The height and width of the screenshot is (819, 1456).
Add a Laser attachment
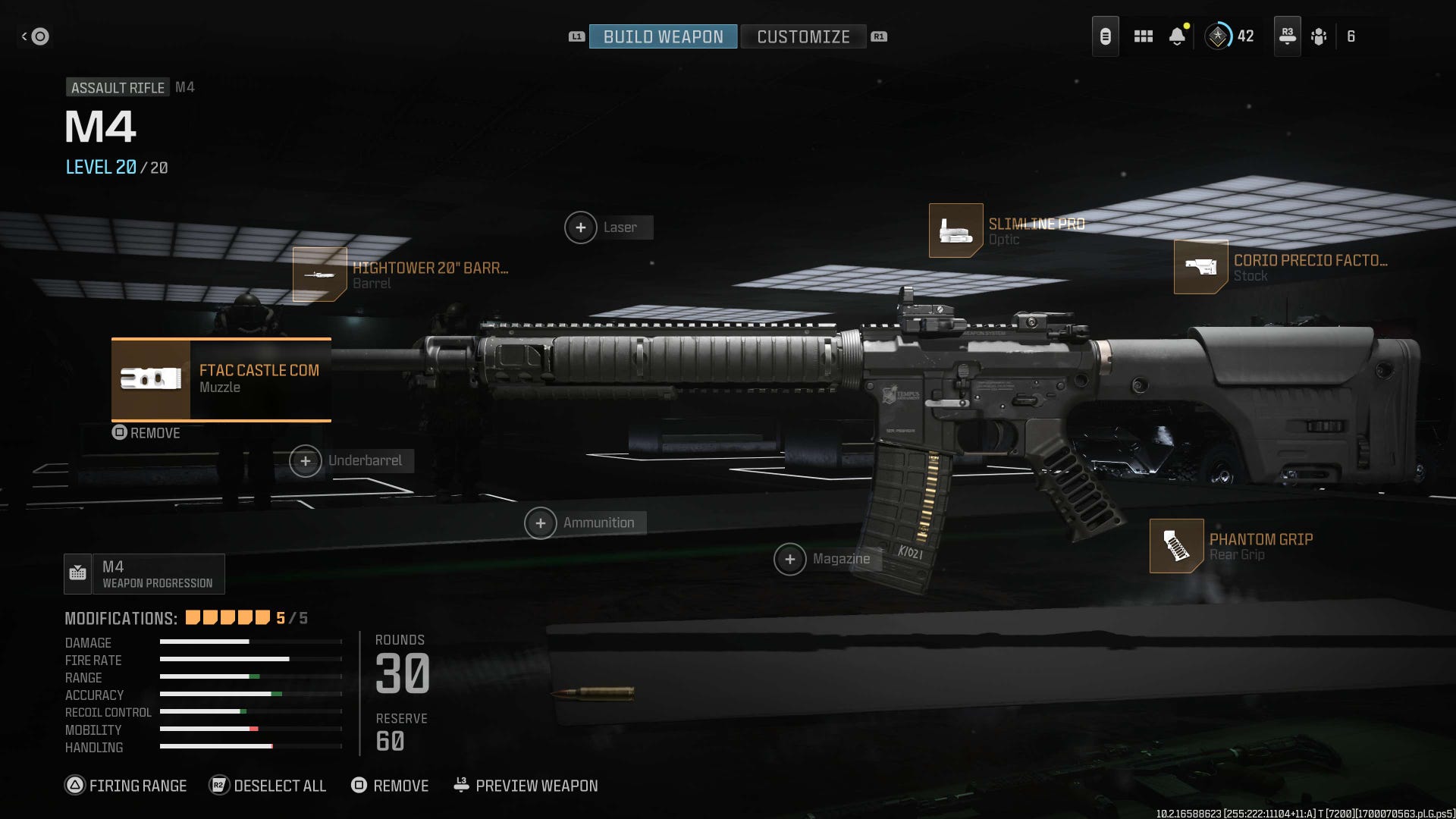click(x=581, y=227)
